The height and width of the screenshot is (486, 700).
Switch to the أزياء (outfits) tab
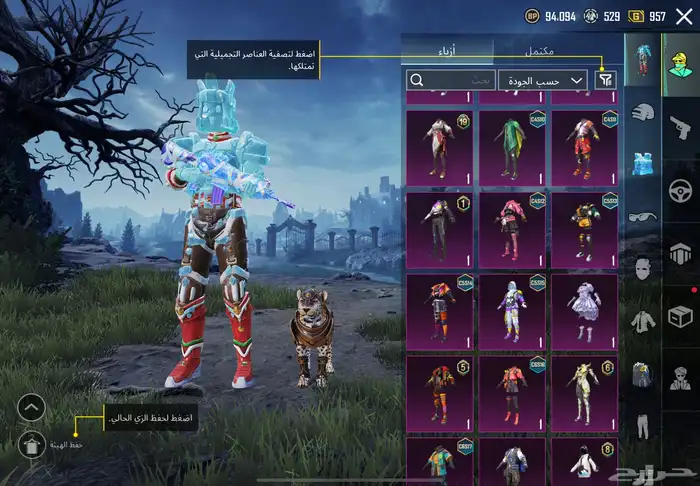click(448, 50)
